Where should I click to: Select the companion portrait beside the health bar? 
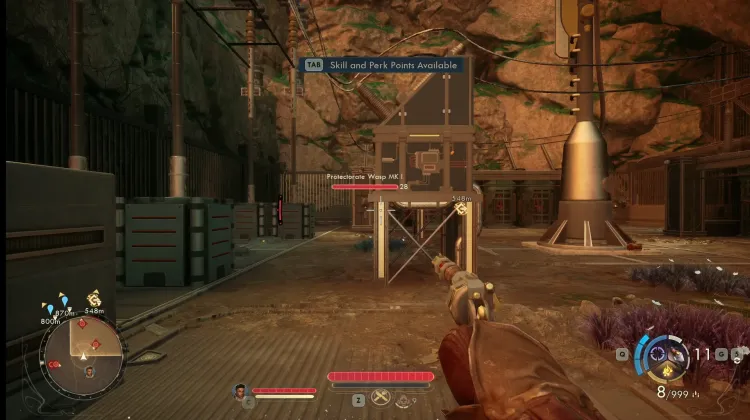(x=240, y=391)
